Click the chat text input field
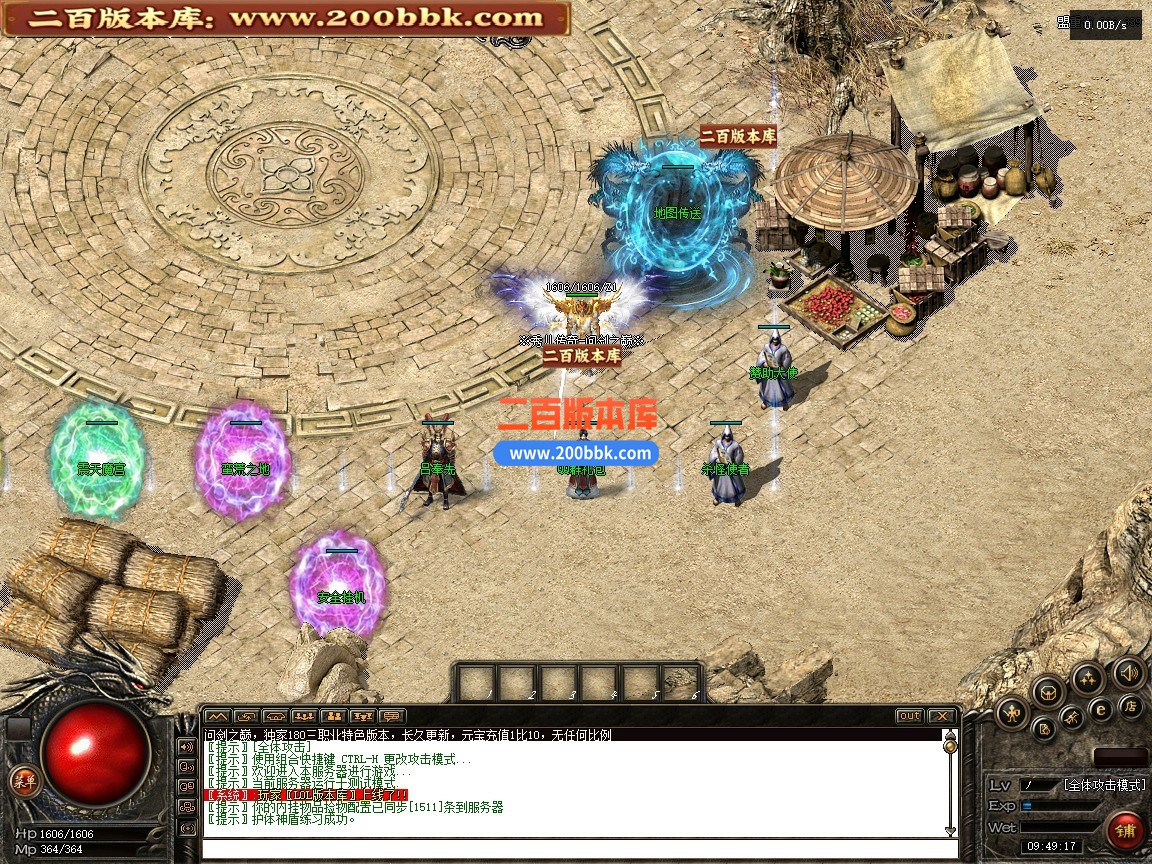 coord(580,849)
